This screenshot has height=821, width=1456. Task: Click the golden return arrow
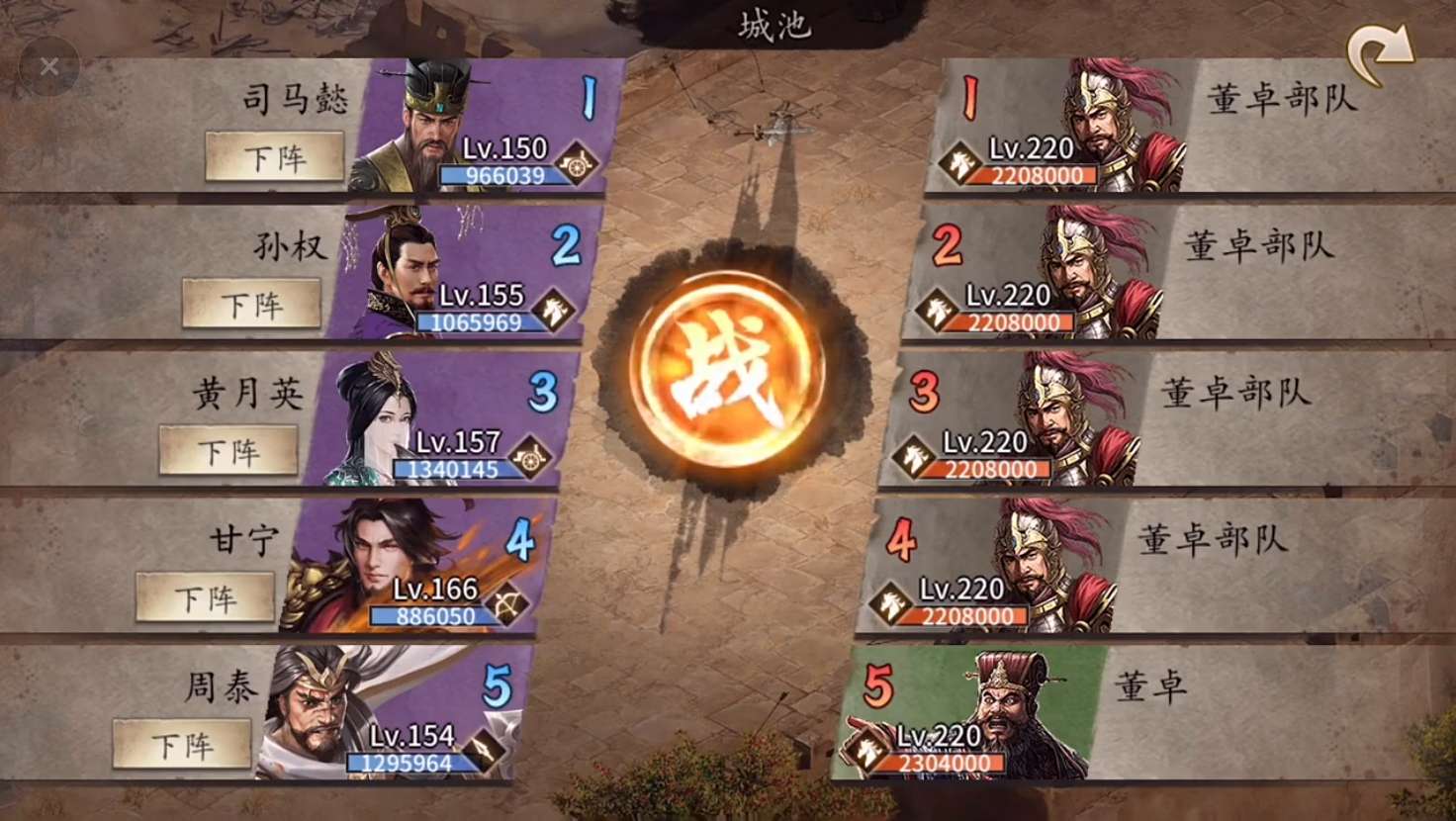[1379, 55]
